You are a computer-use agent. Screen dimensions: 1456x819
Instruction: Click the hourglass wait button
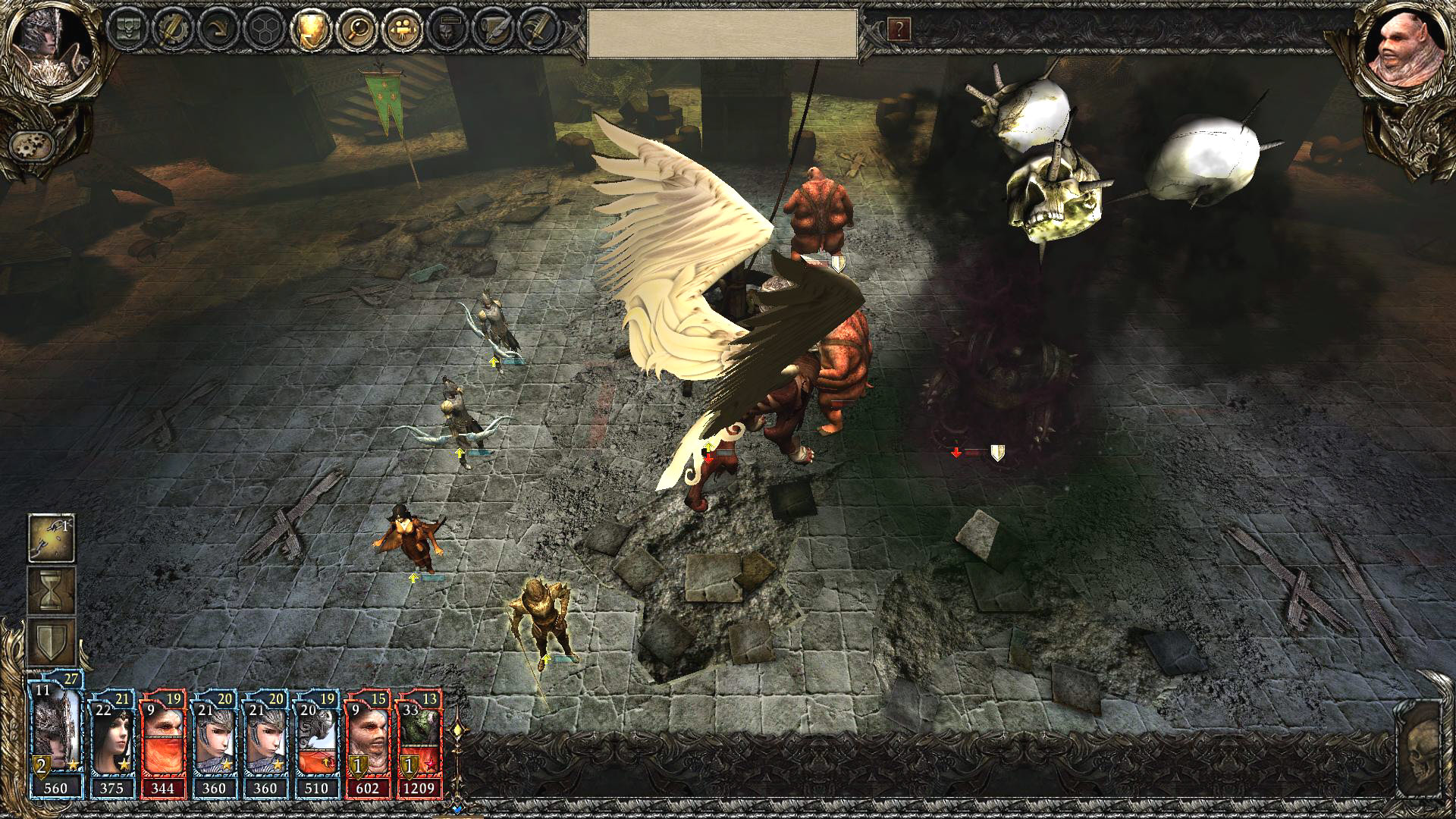coord(52,590)
